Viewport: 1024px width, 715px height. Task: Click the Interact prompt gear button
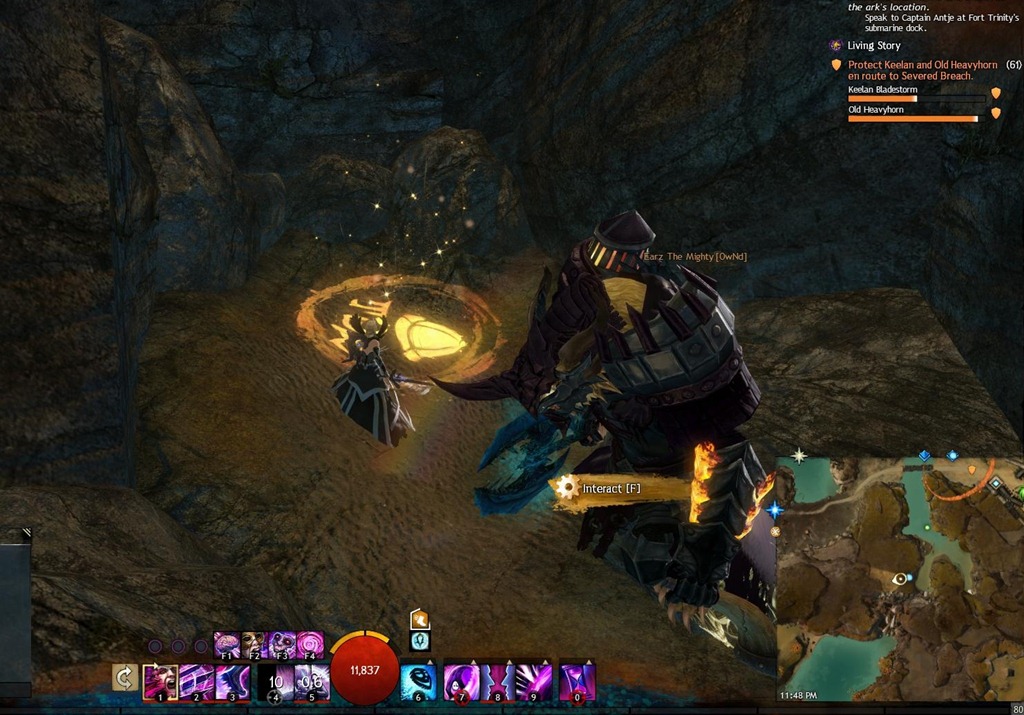pos(569,488)
